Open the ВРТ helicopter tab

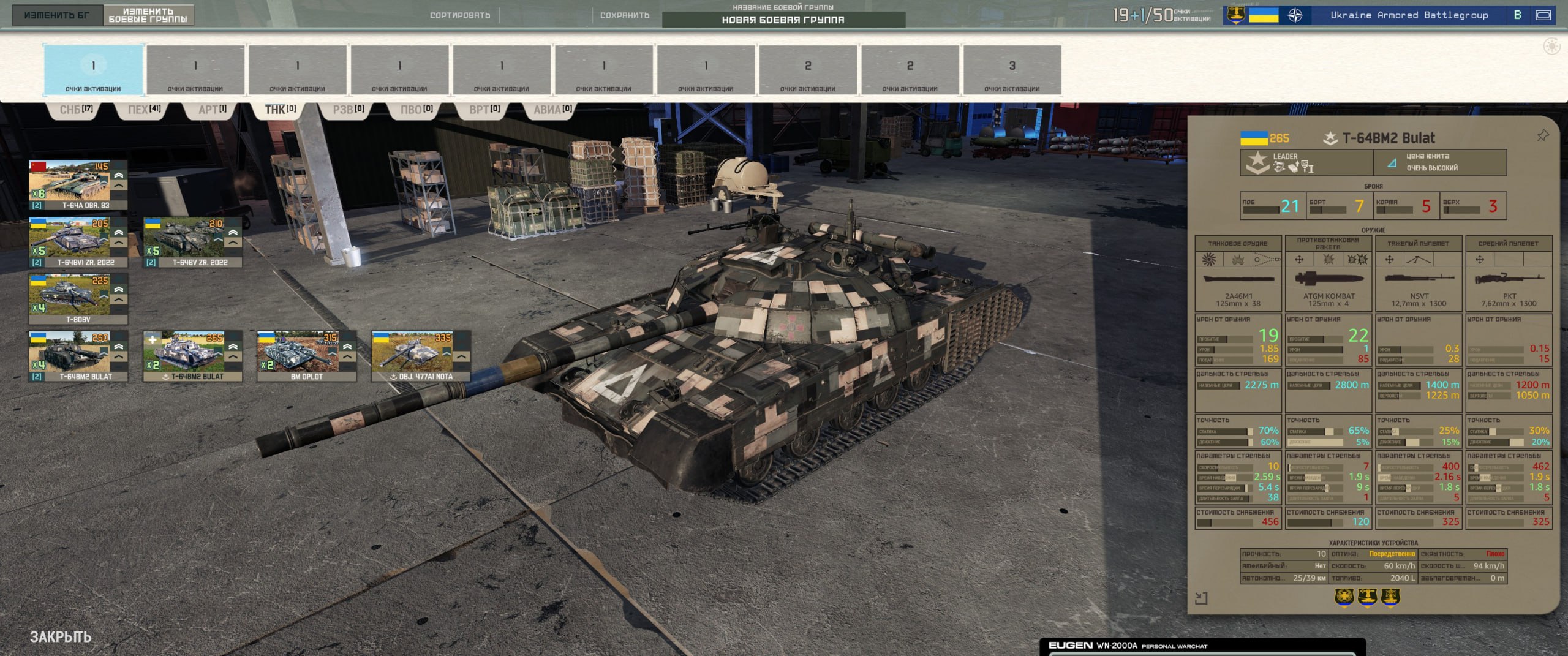484,110
